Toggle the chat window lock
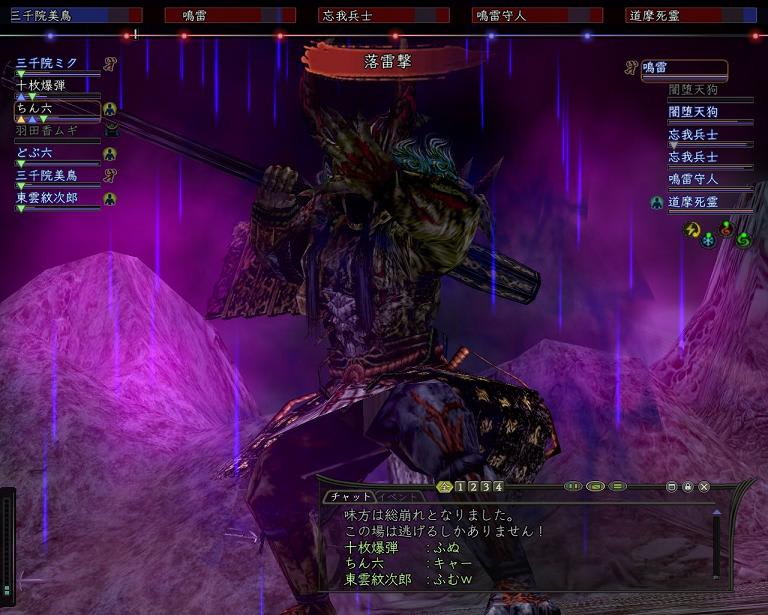The height and width of the screenshot is (615, 768). [688, 487]
